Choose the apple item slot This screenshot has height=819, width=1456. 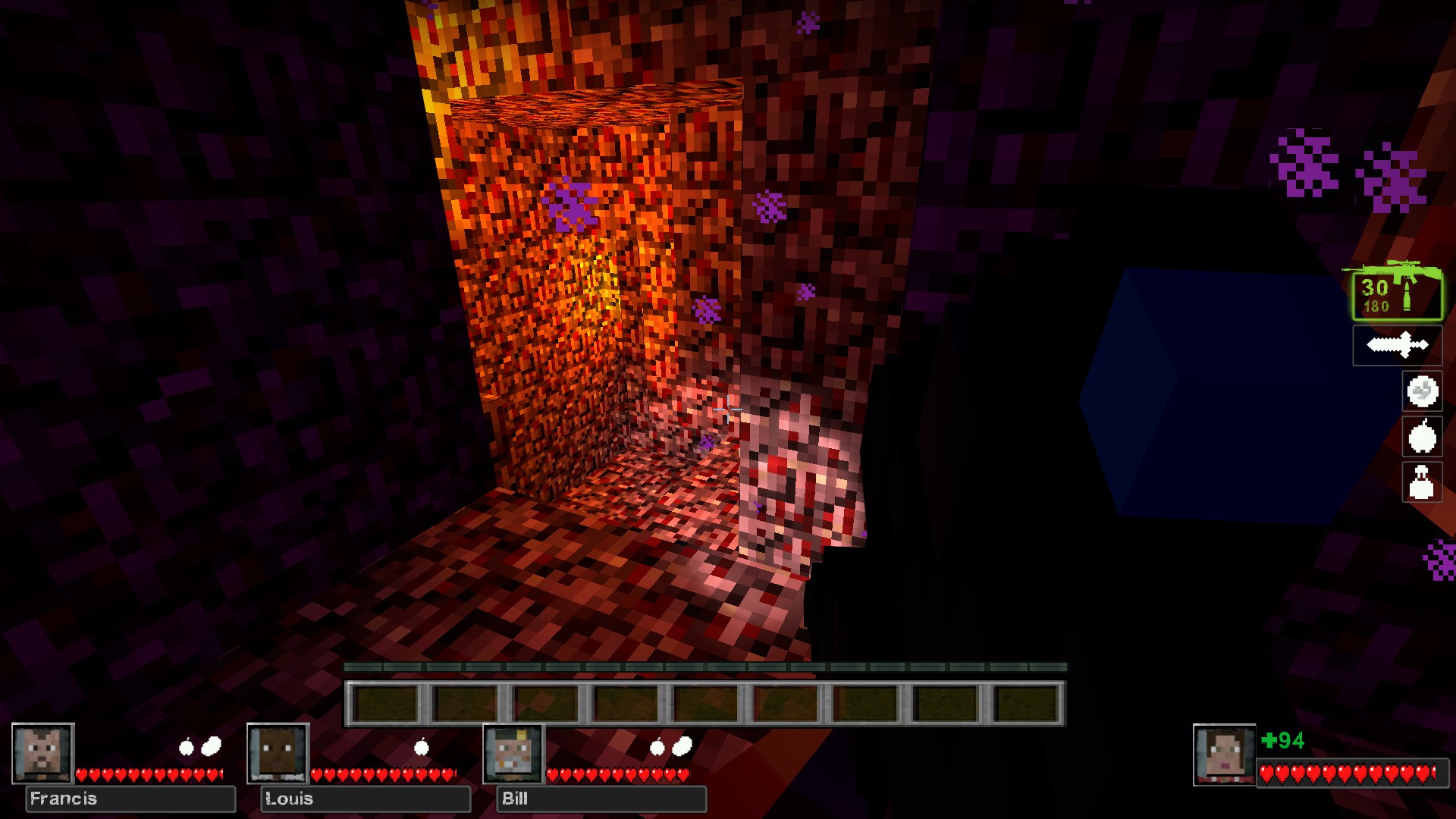pyautogui.click(x=1422, y=437)
